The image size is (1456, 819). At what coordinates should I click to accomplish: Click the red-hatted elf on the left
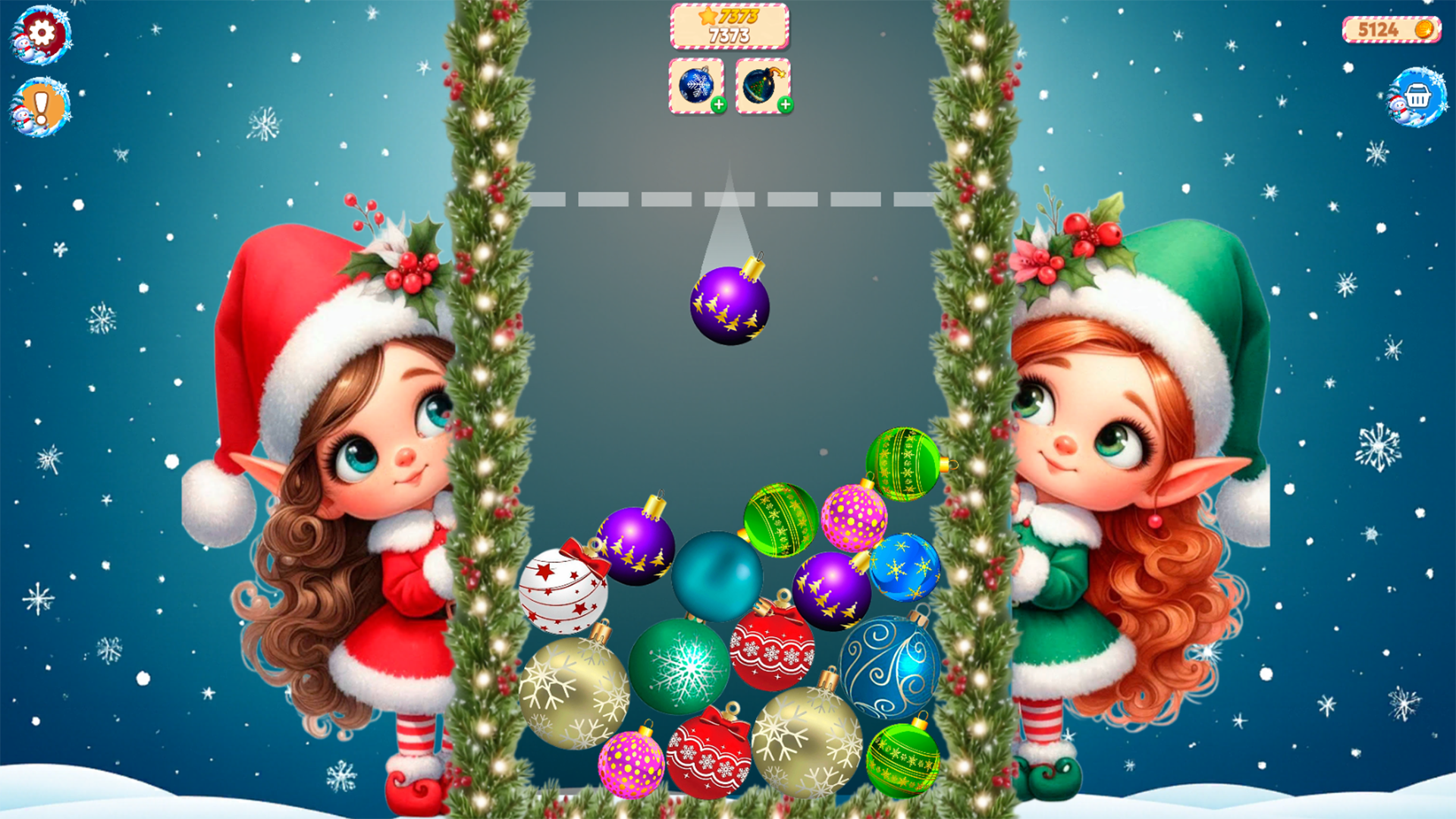pyautogui.click(x=356, y=455)
